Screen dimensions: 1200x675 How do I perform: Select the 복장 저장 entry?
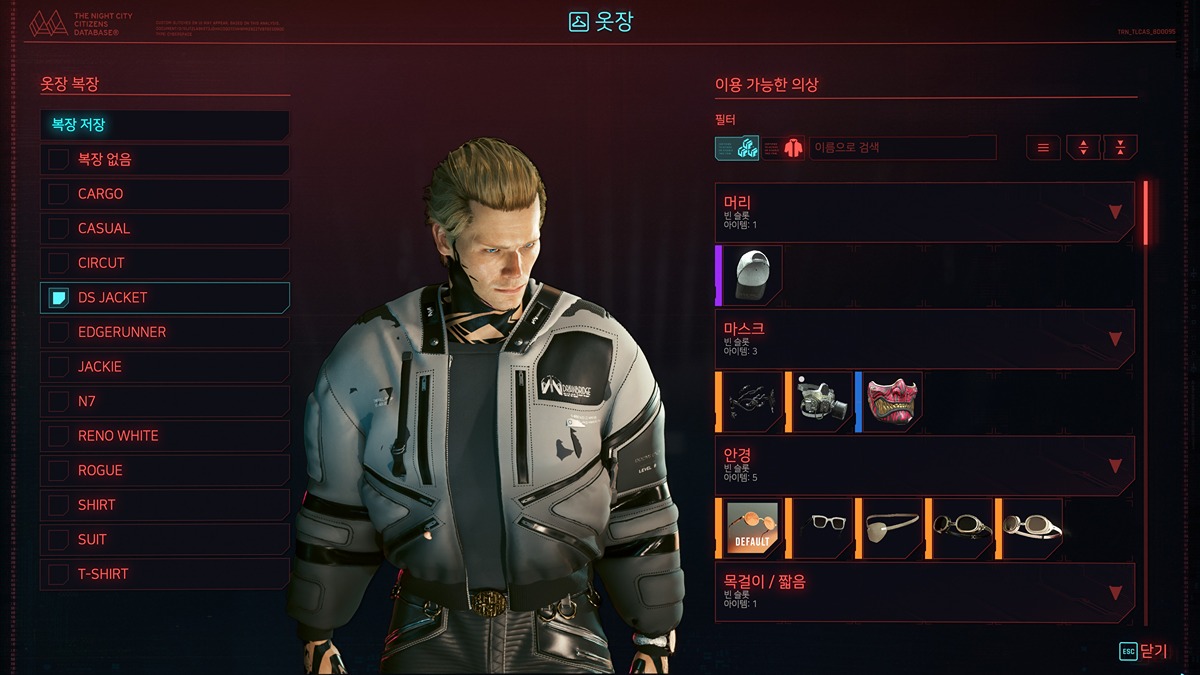click(x=165, y=125)
